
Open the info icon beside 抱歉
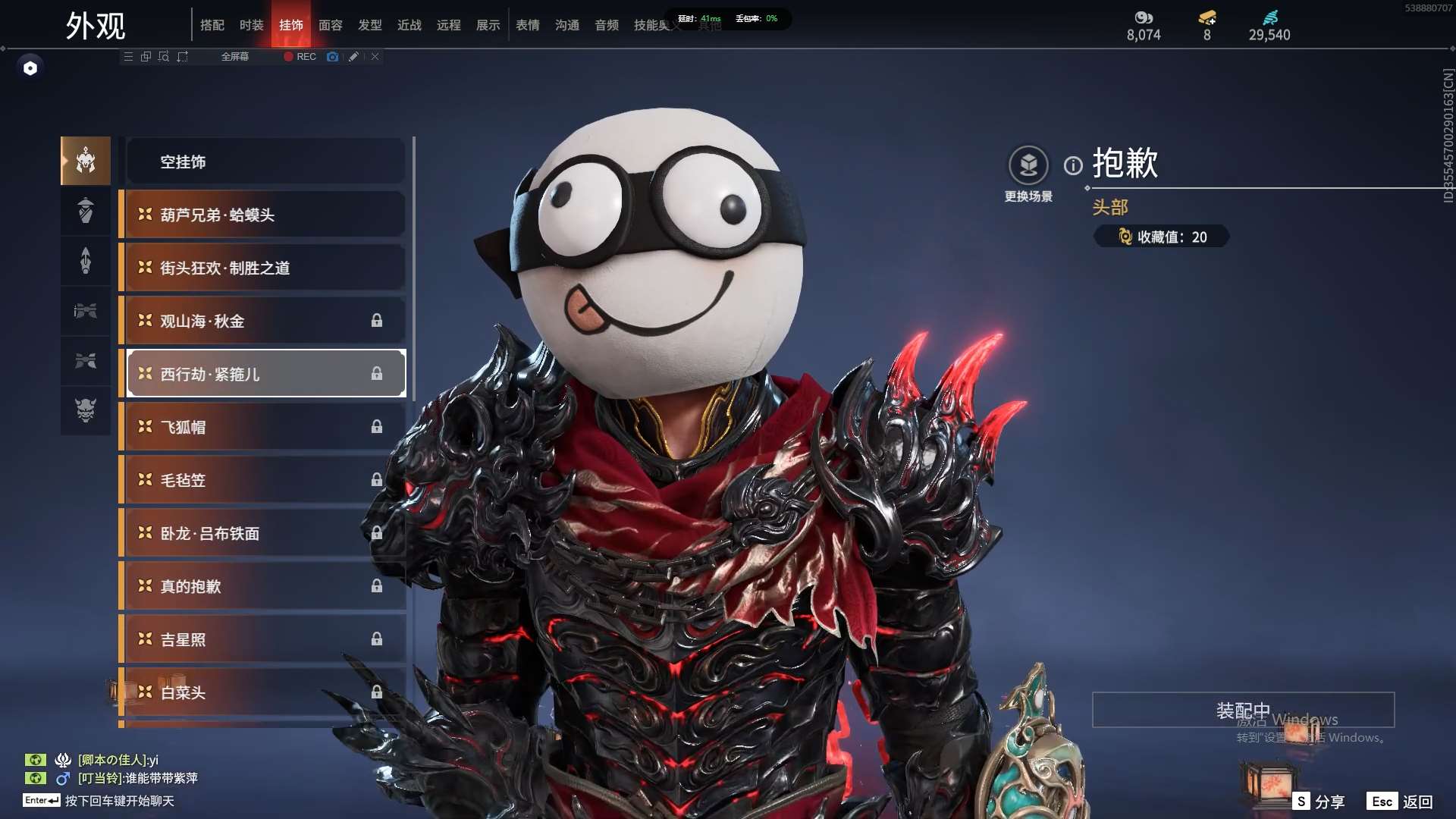pyautogui.click(x=1073, y=165)
